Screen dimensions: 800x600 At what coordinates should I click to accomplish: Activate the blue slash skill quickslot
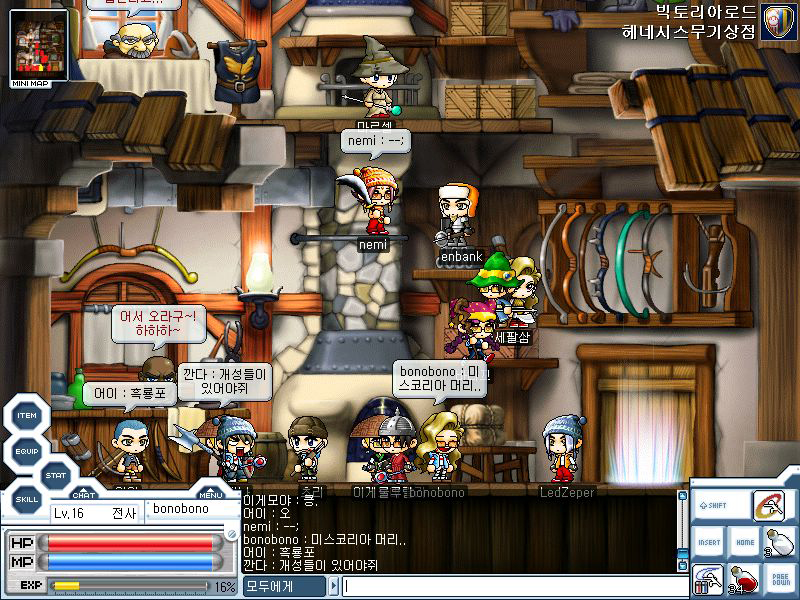click(x=708, y=580)
